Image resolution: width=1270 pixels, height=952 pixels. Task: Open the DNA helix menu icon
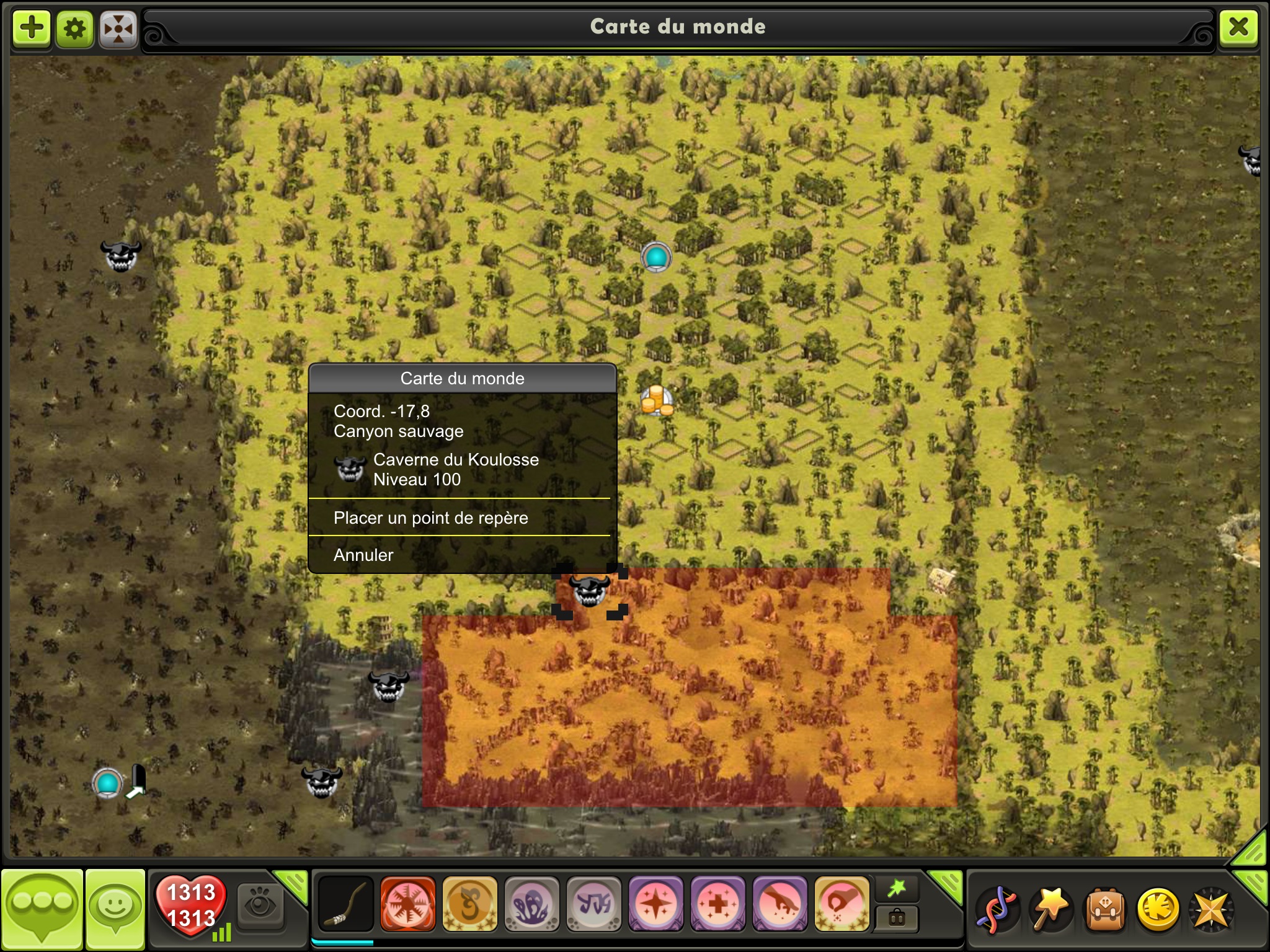pos(997,909)
